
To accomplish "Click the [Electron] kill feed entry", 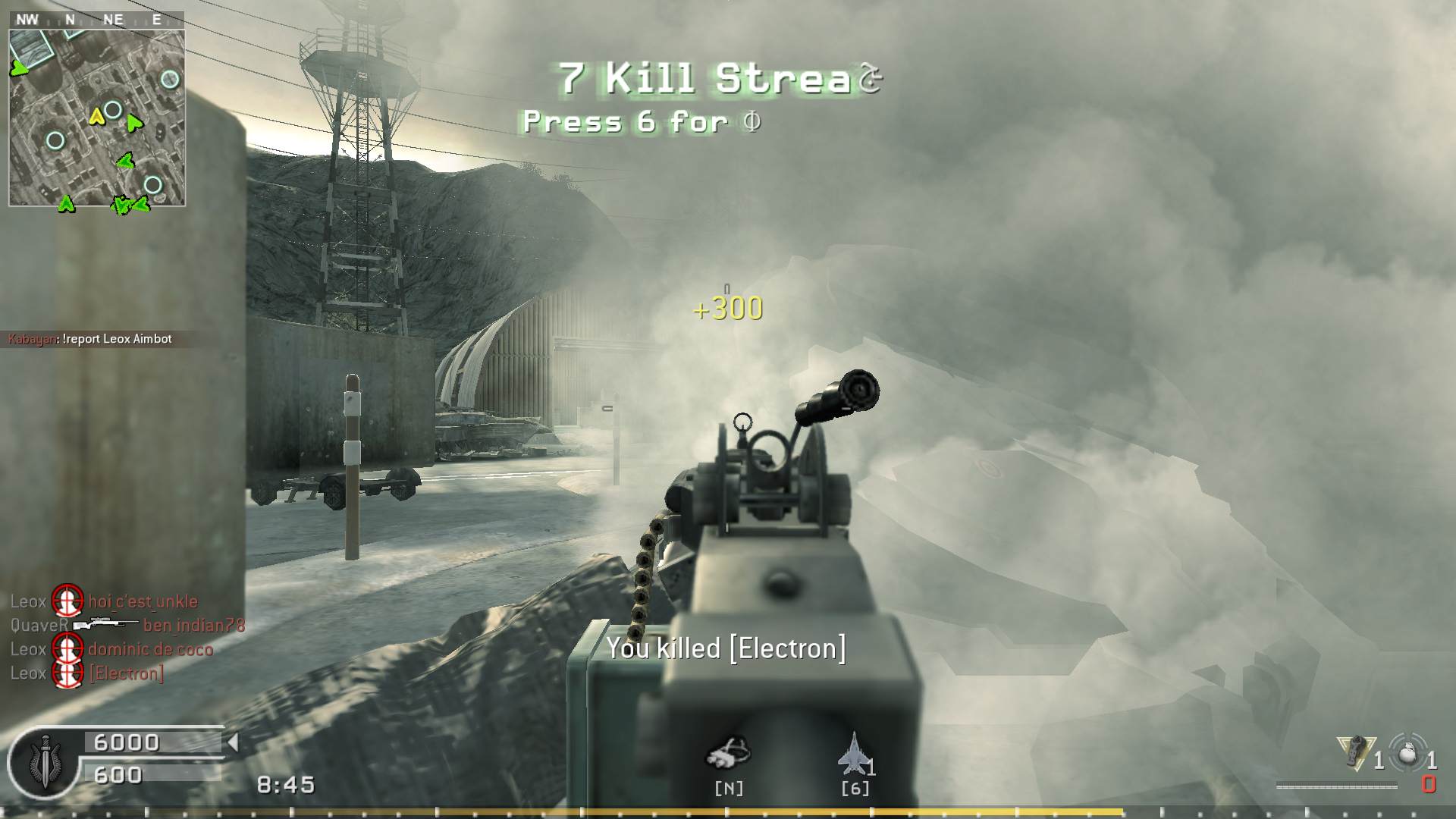I will pos(87,673).
